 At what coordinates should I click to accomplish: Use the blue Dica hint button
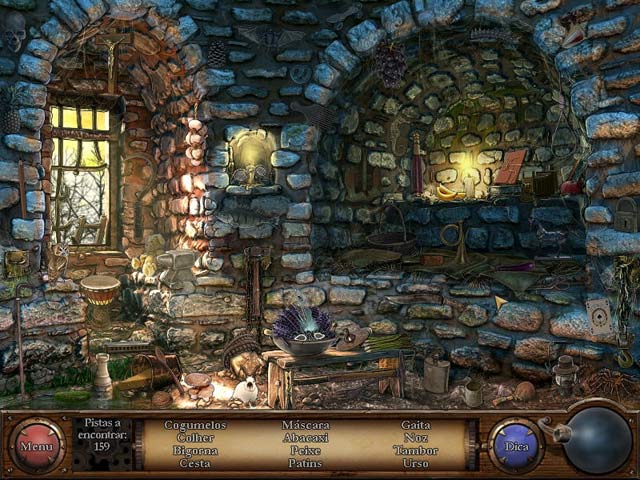516,444
